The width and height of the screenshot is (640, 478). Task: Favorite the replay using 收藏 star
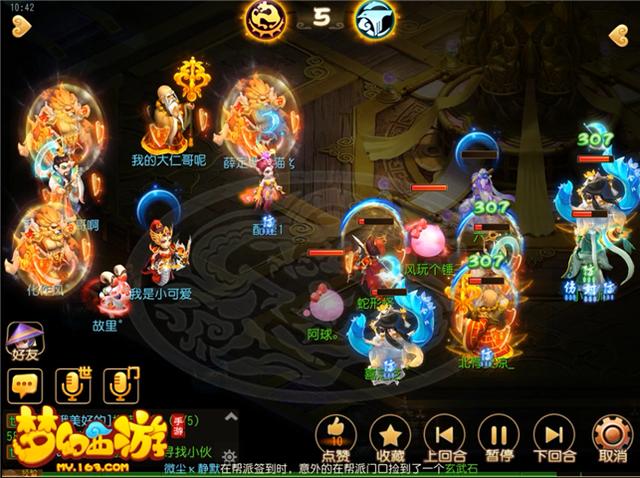coord(390,435)
